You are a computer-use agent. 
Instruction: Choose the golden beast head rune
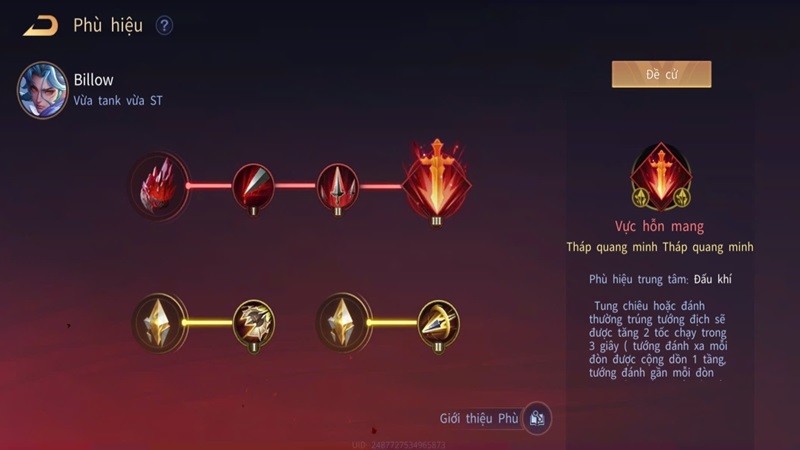(x=253, y=322)
